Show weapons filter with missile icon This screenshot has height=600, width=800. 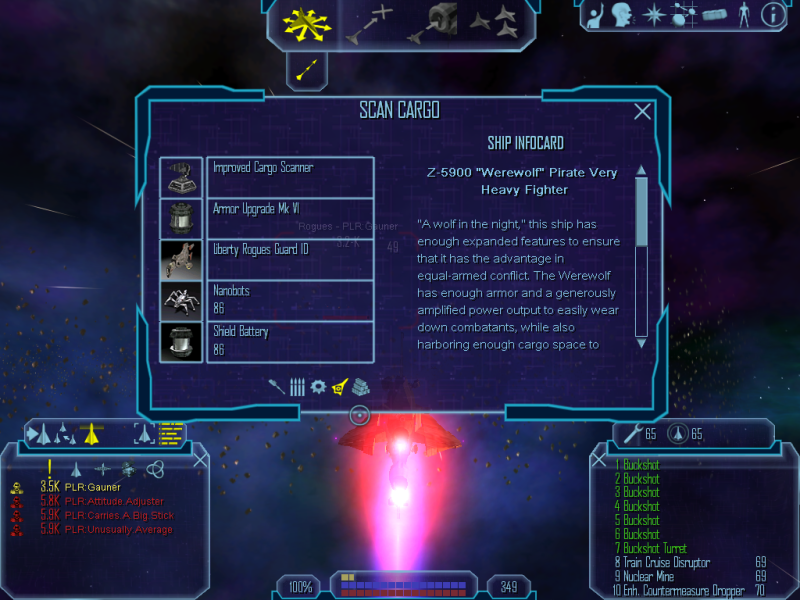tap(277, 386)
